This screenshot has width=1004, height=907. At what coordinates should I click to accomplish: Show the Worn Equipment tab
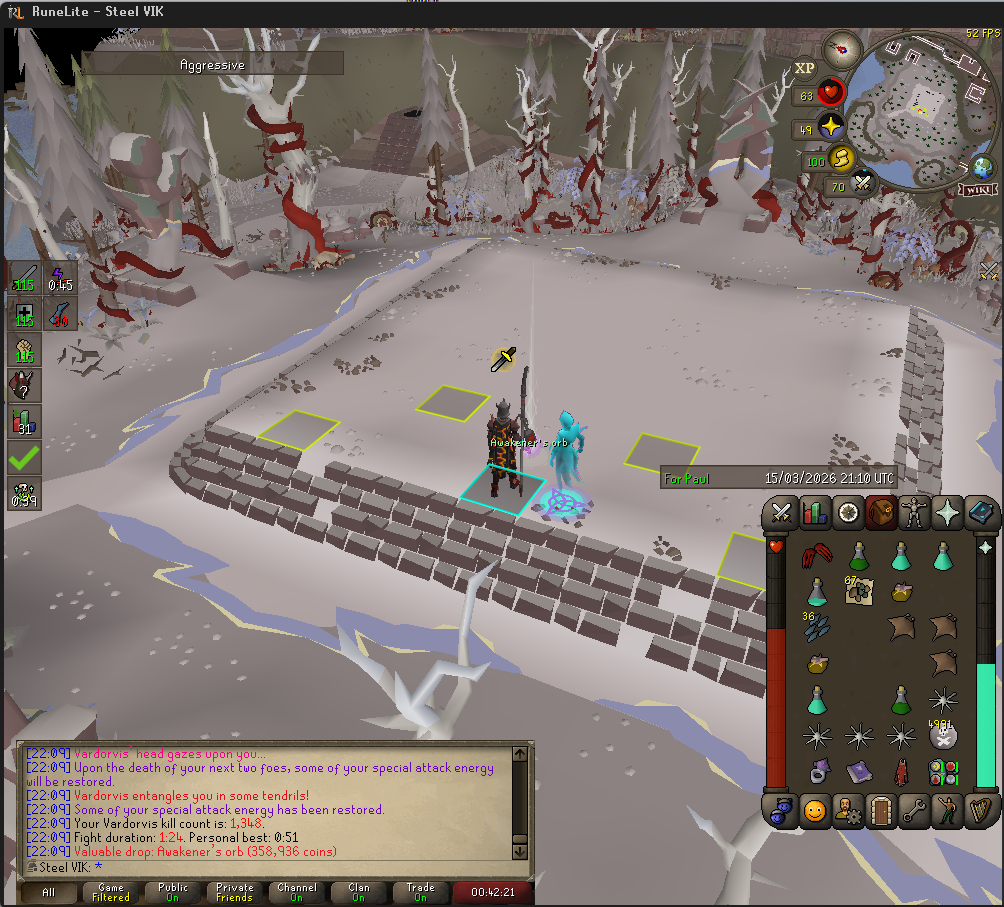click(x=914, y=513)
